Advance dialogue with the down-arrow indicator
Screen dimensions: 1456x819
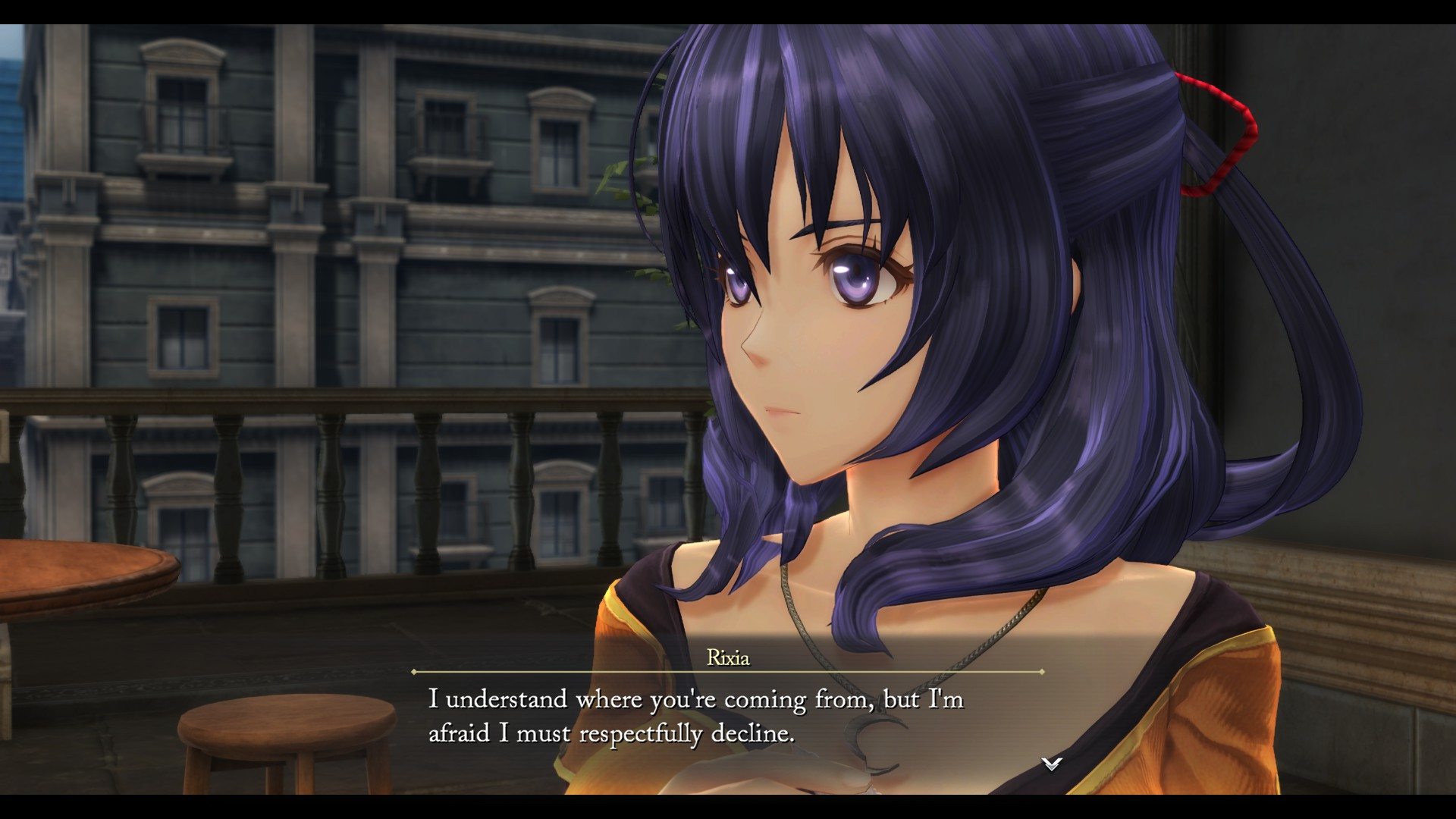[1051, 764]
